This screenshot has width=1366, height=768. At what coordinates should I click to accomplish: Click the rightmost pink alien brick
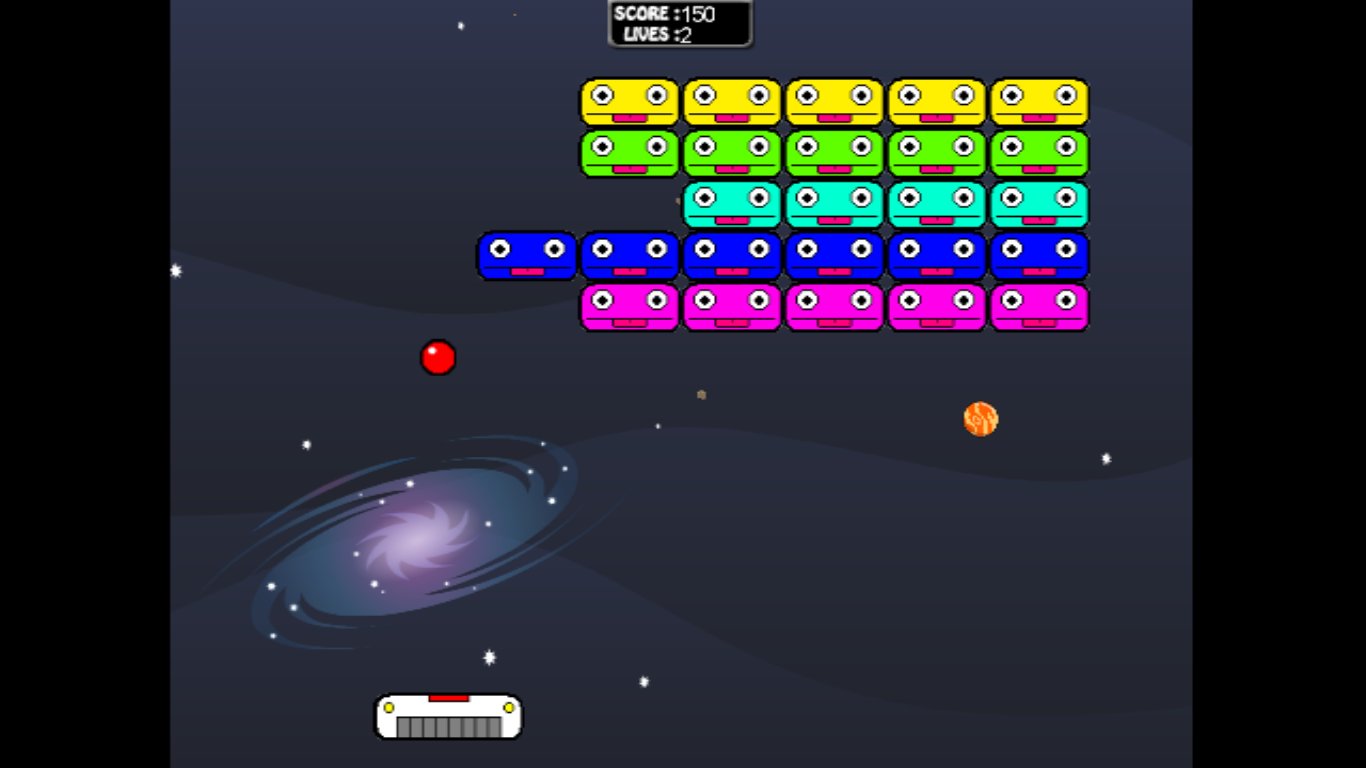pyautogui.click(x=1038, y=307)
